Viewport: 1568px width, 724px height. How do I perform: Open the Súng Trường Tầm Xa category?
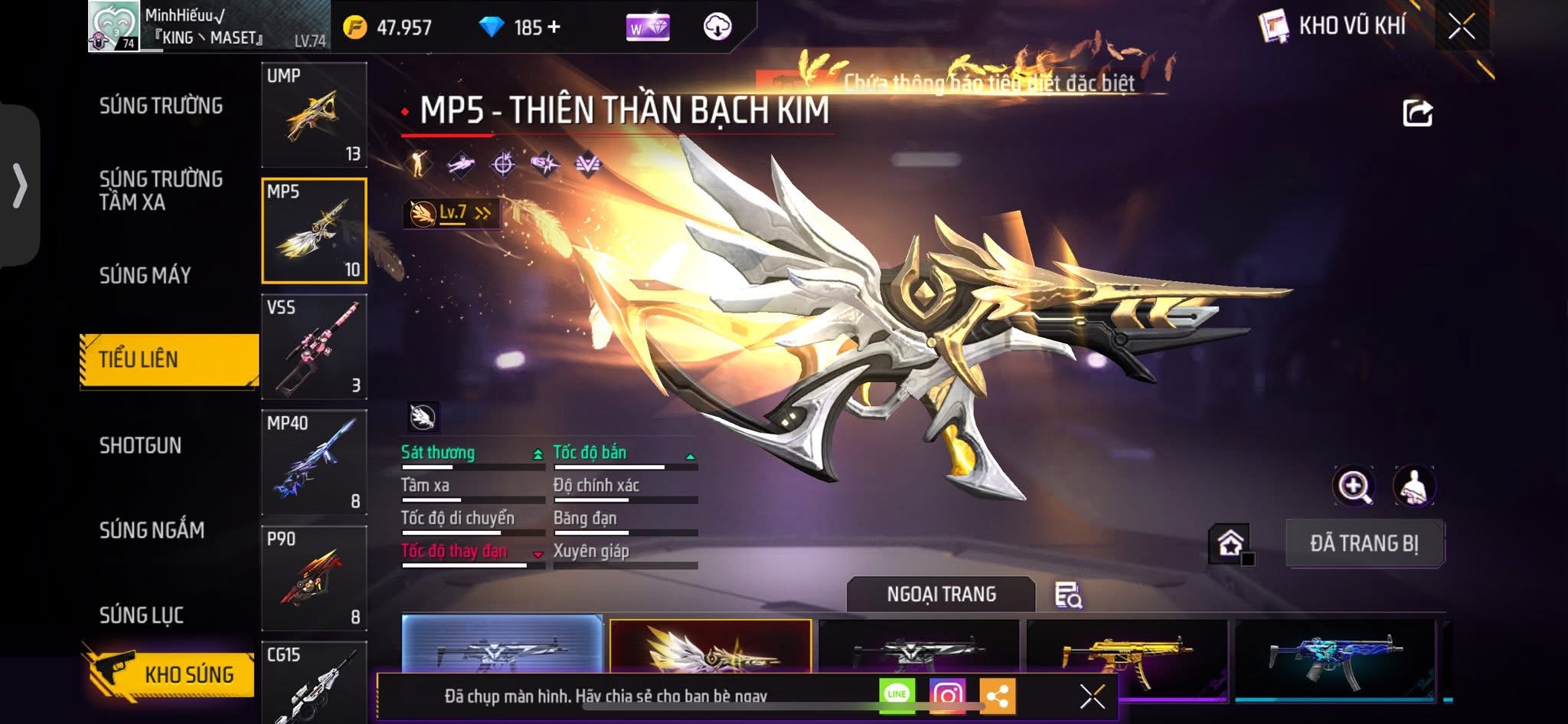161,190
